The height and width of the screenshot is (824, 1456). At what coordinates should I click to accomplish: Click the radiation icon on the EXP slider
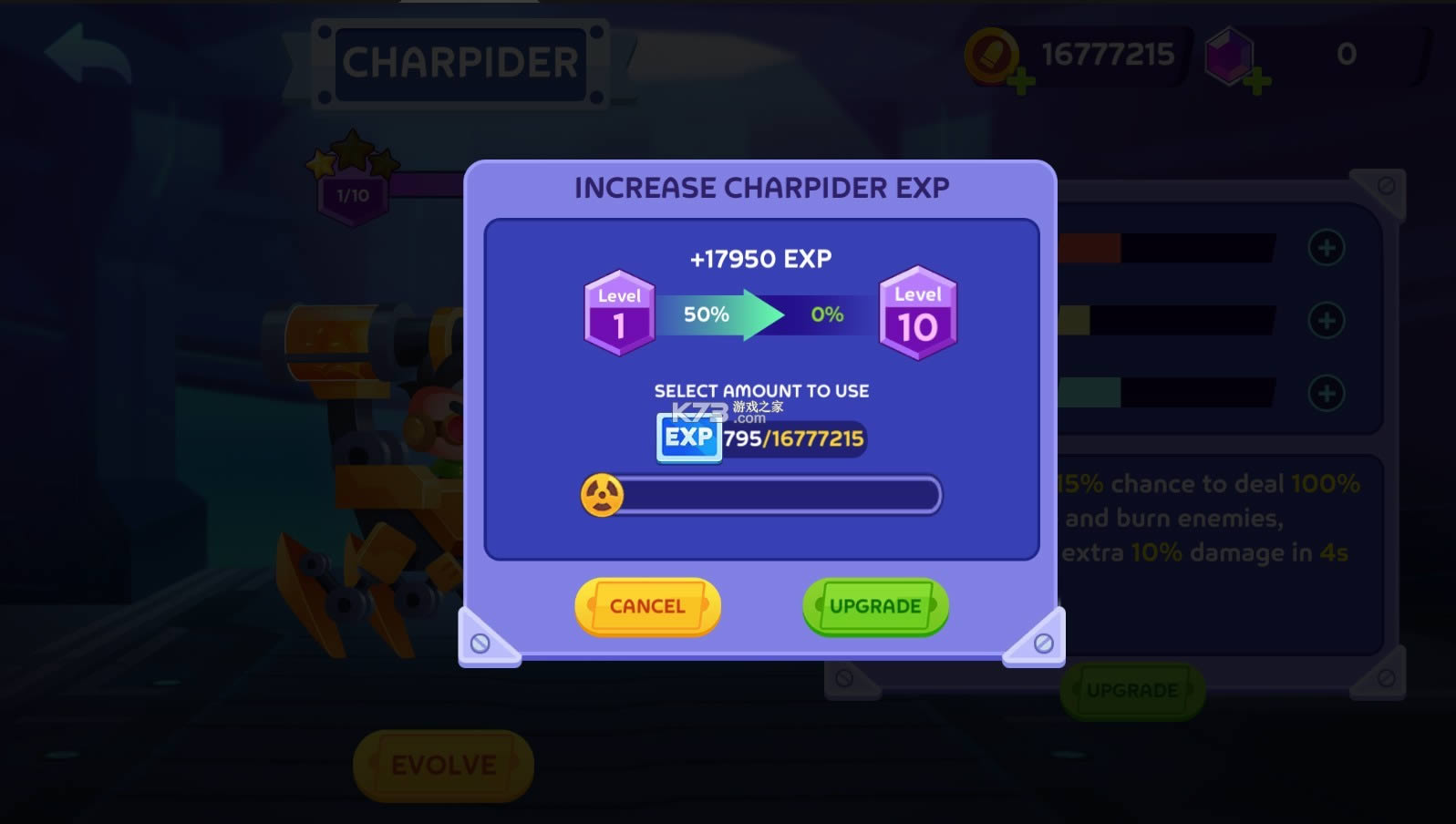click(604, 492)
